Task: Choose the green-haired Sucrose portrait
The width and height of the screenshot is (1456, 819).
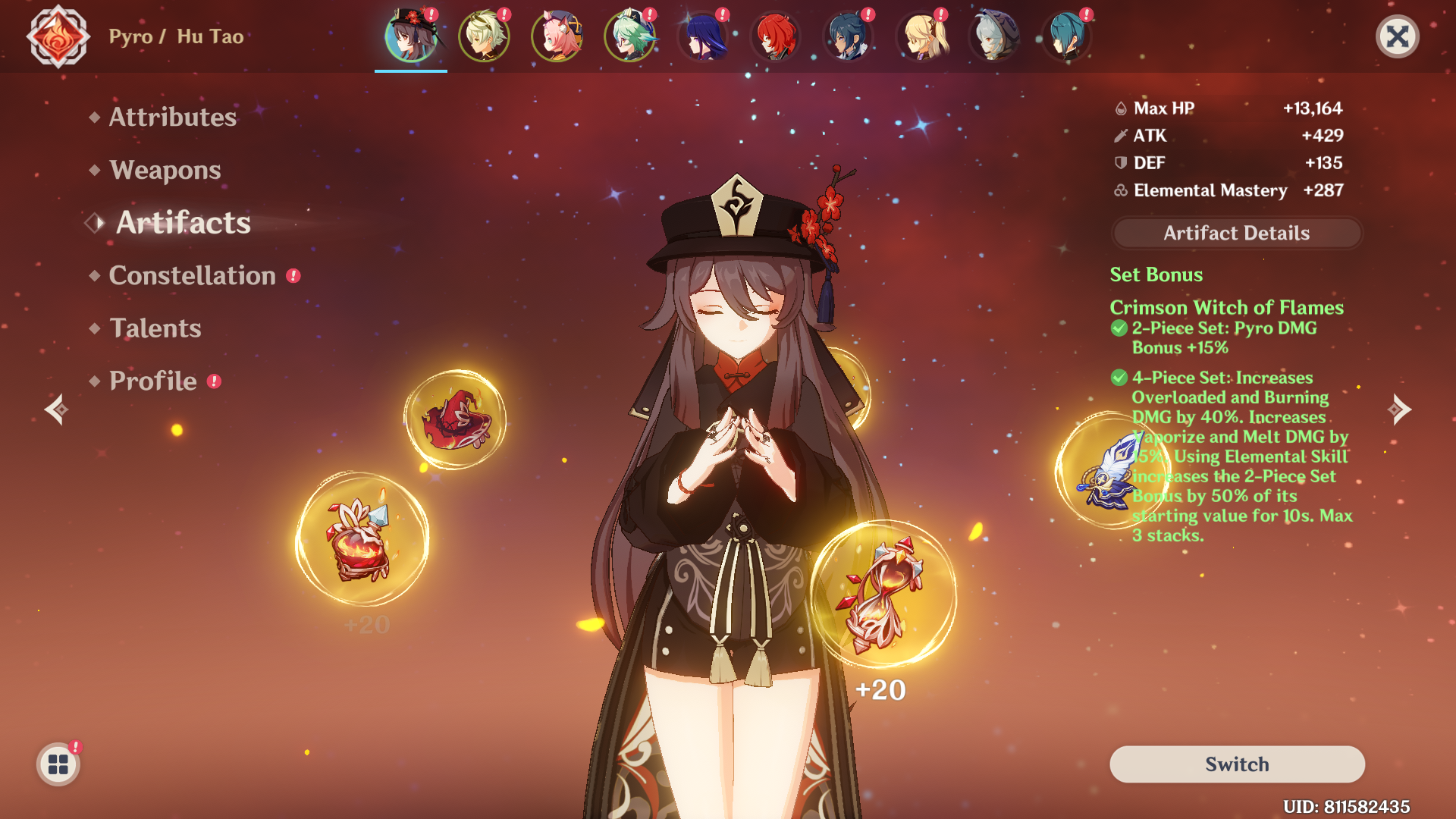Action: (x=629, y=36)
